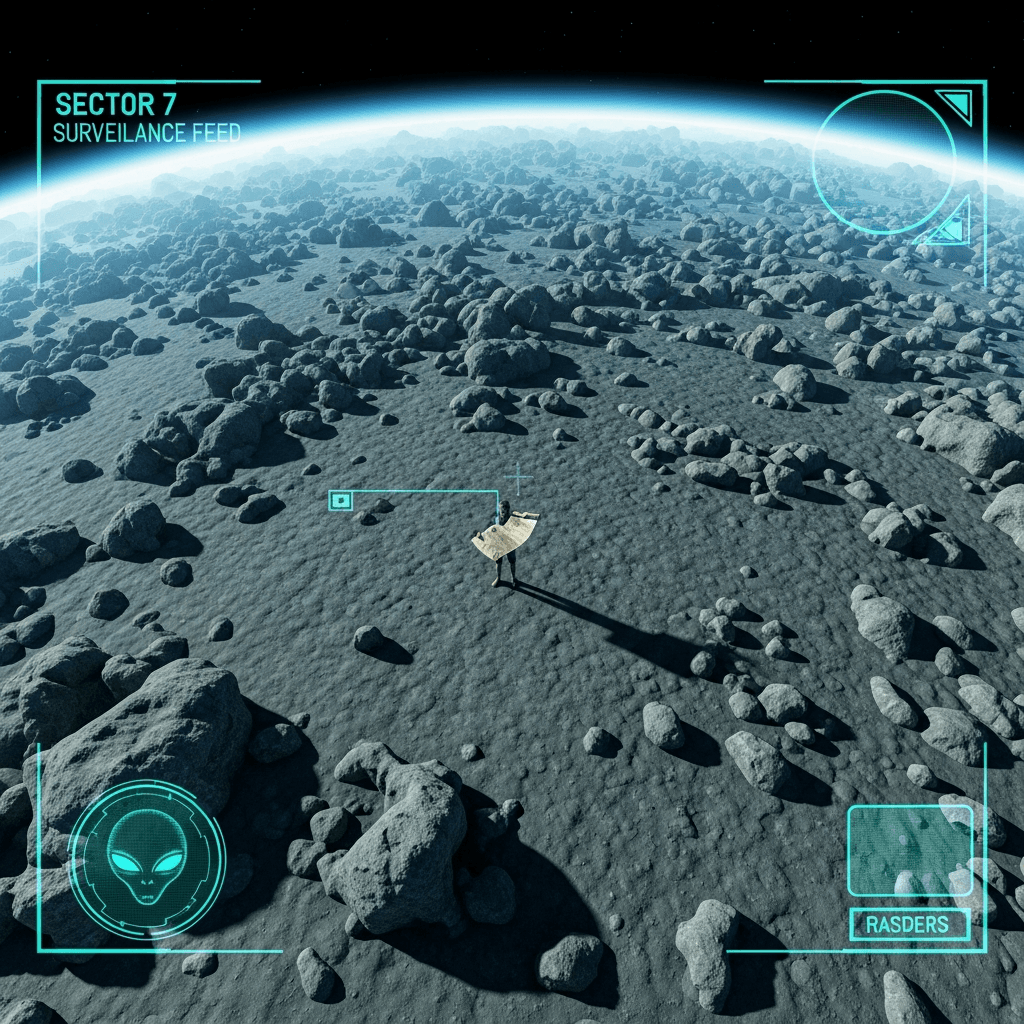Screen dimensions: 1024x1024
Task: Select the RASDERS label button
Action: (909, 925)
